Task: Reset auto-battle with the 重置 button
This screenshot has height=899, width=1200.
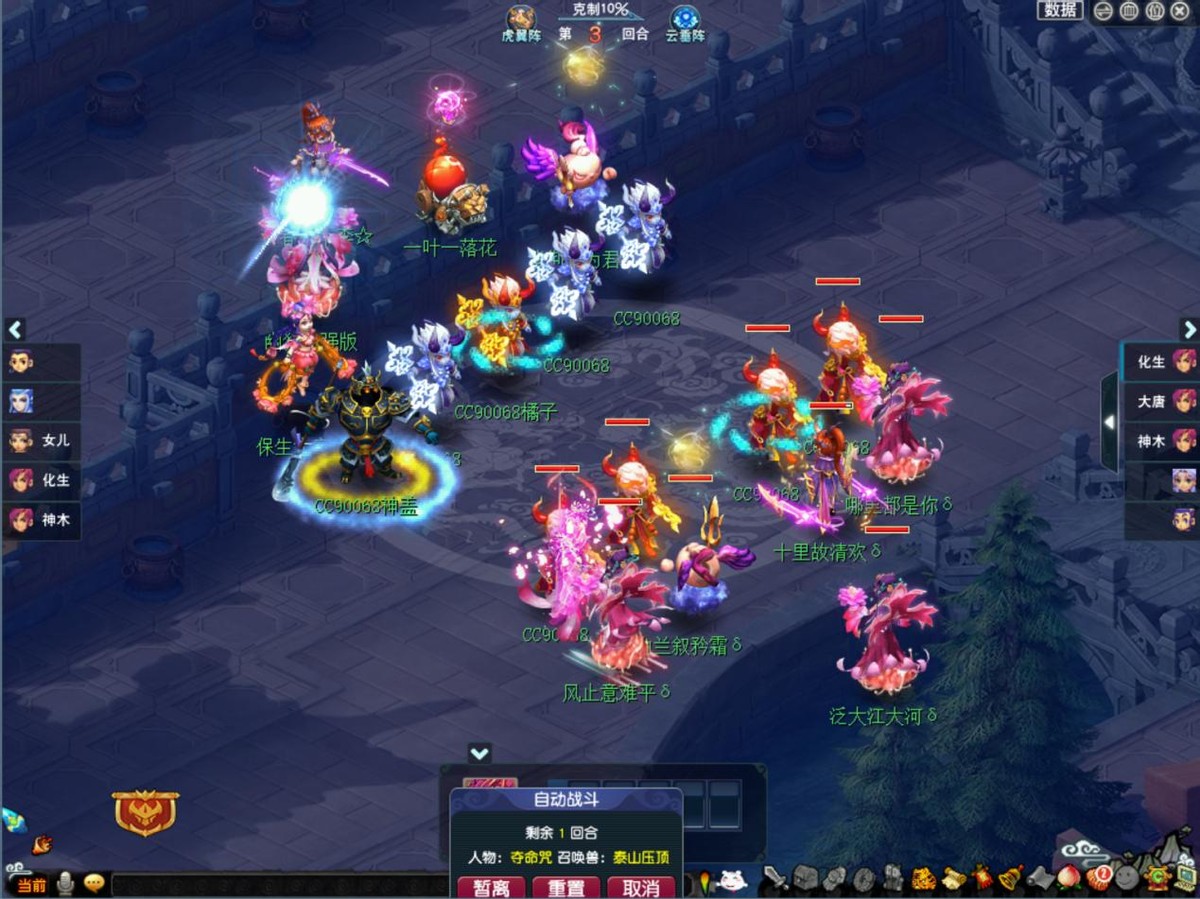Action: tap(566, 887)
